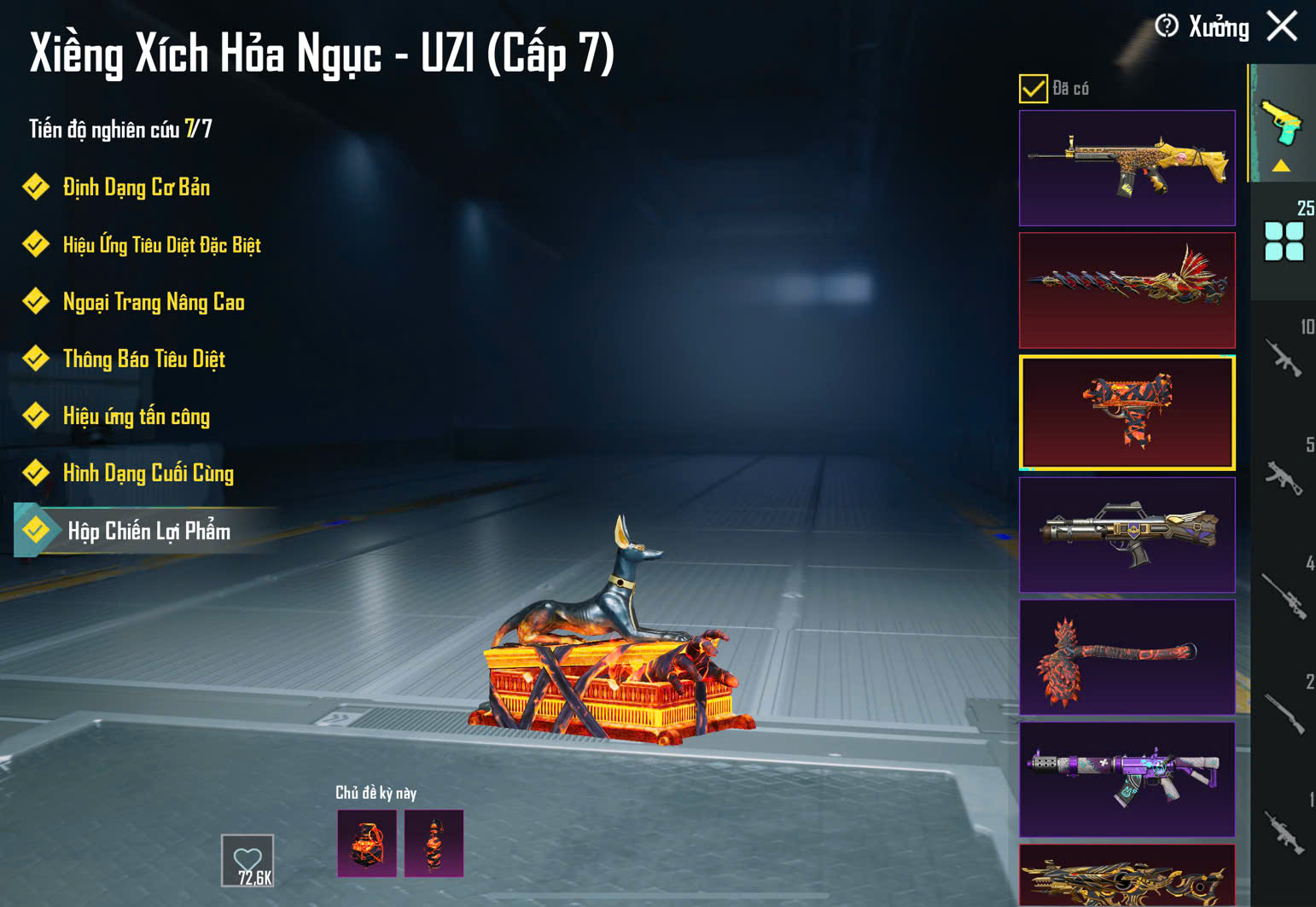The width and height of the screenshot is (1316, 907).
Task: Select the lava spiked mace skin
Action: coord(1127,657)
